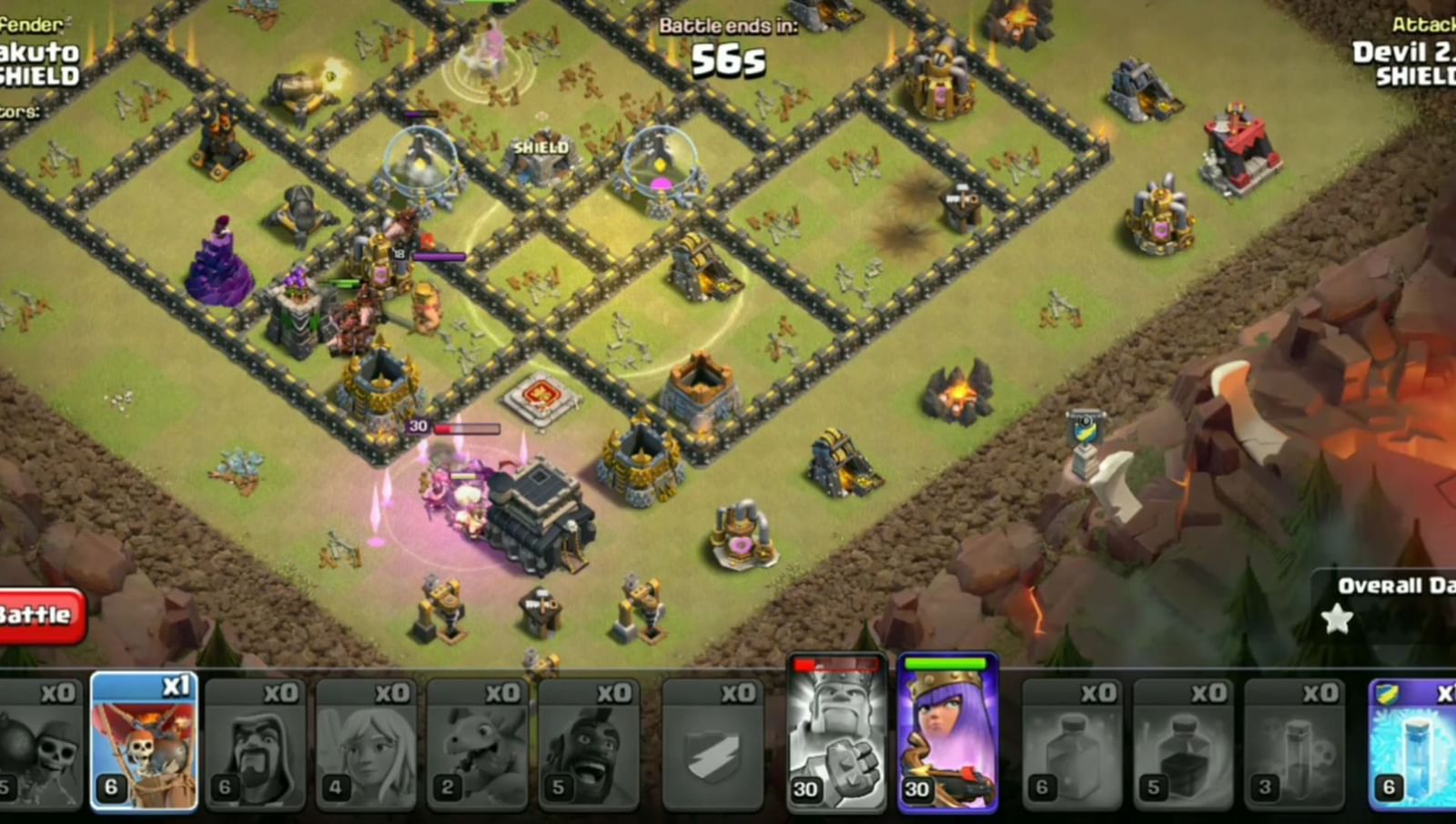Select the Baby Dragon troop card
Screen dimensions: 1456x824
pyautogui.click(x=478, y=742)
